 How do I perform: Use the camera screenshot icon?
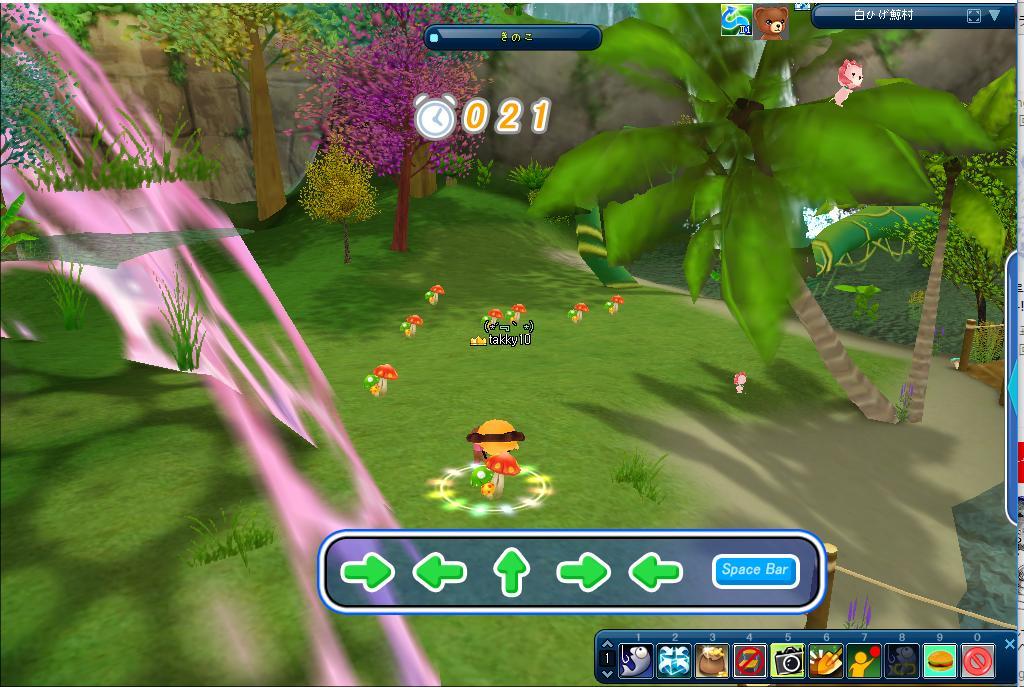(788, 661)
